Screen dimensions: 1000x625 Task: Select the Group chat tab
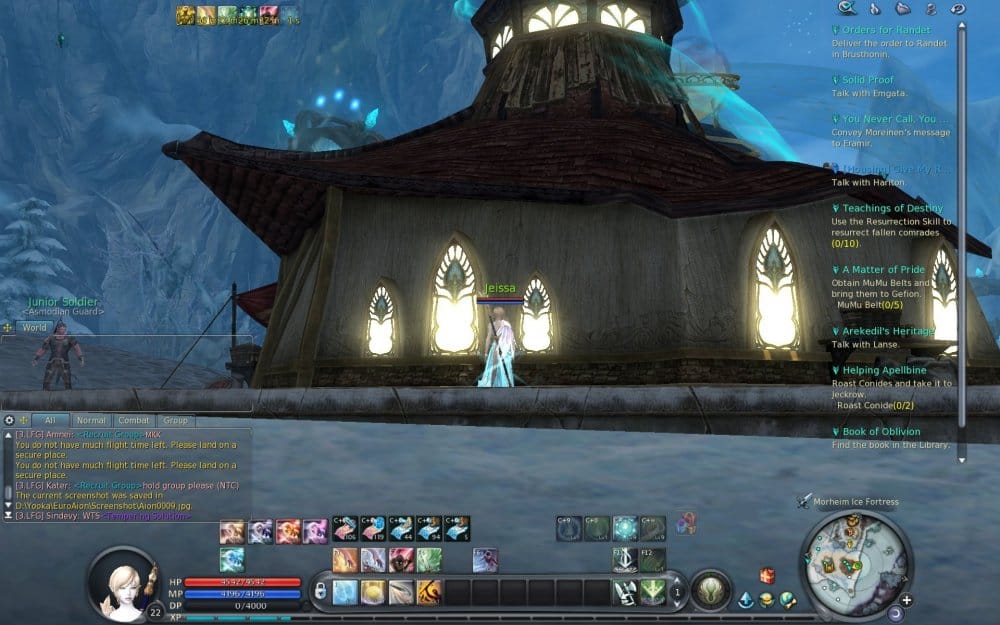pos(175,421)
